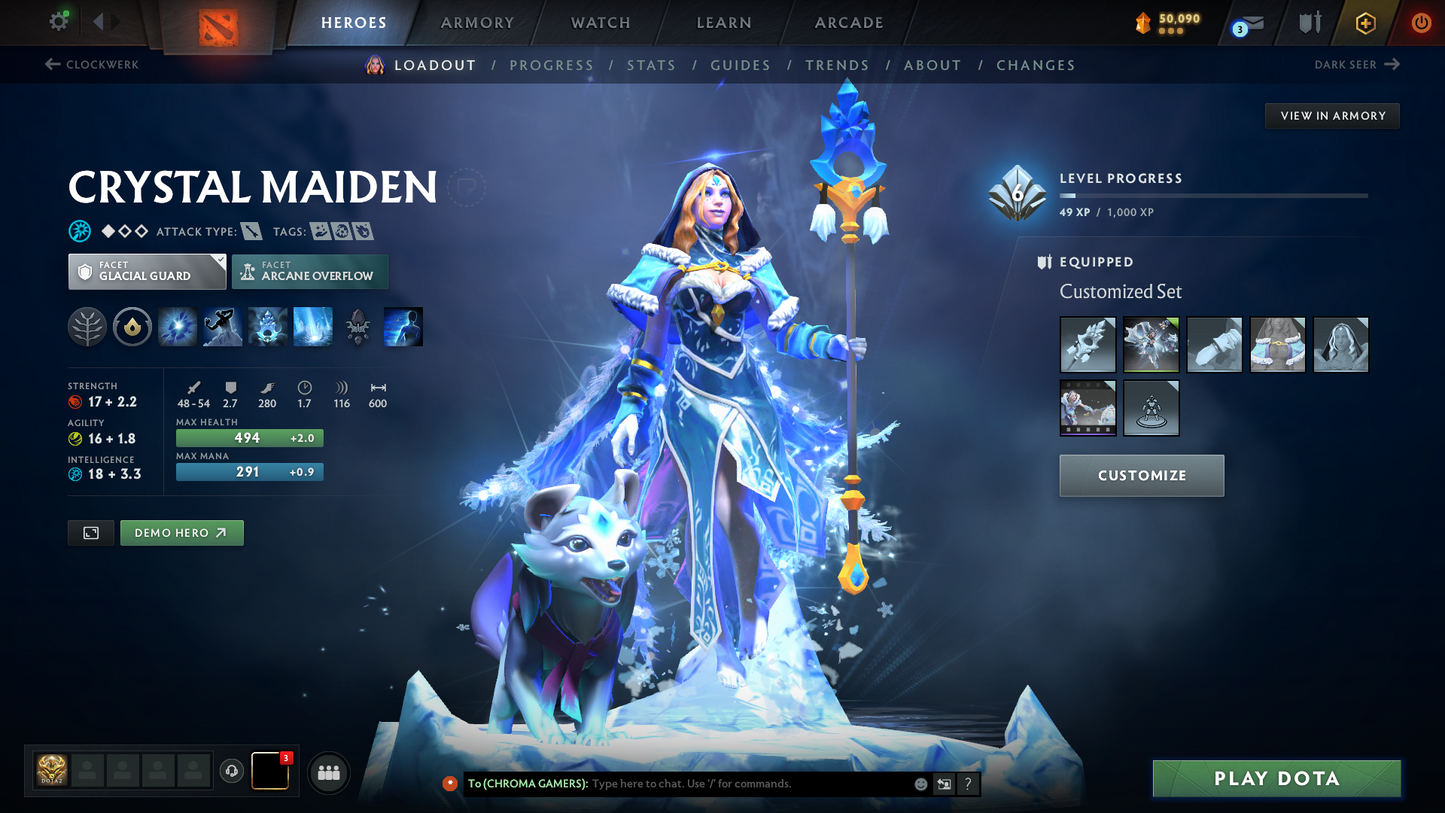Expand the loadout fullscreen view
1445x813 pixels.
tap(90, 532)
